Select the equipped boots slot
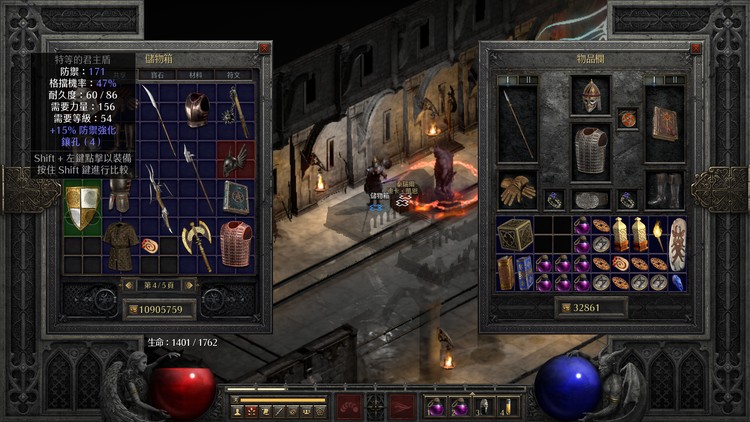This screenshot has height=422, width=750. click(x=663, y=188)
